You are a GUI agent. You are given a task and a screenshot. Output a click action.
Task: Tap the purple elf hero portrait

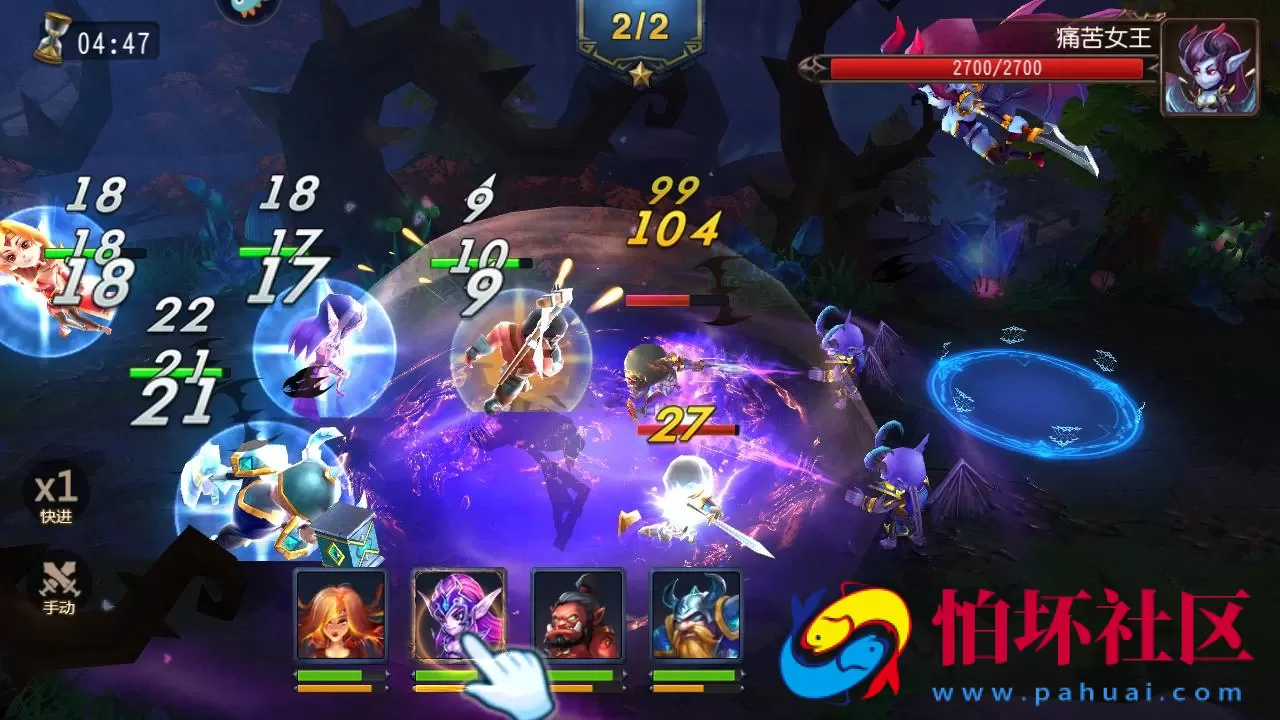tap(459, 614)
